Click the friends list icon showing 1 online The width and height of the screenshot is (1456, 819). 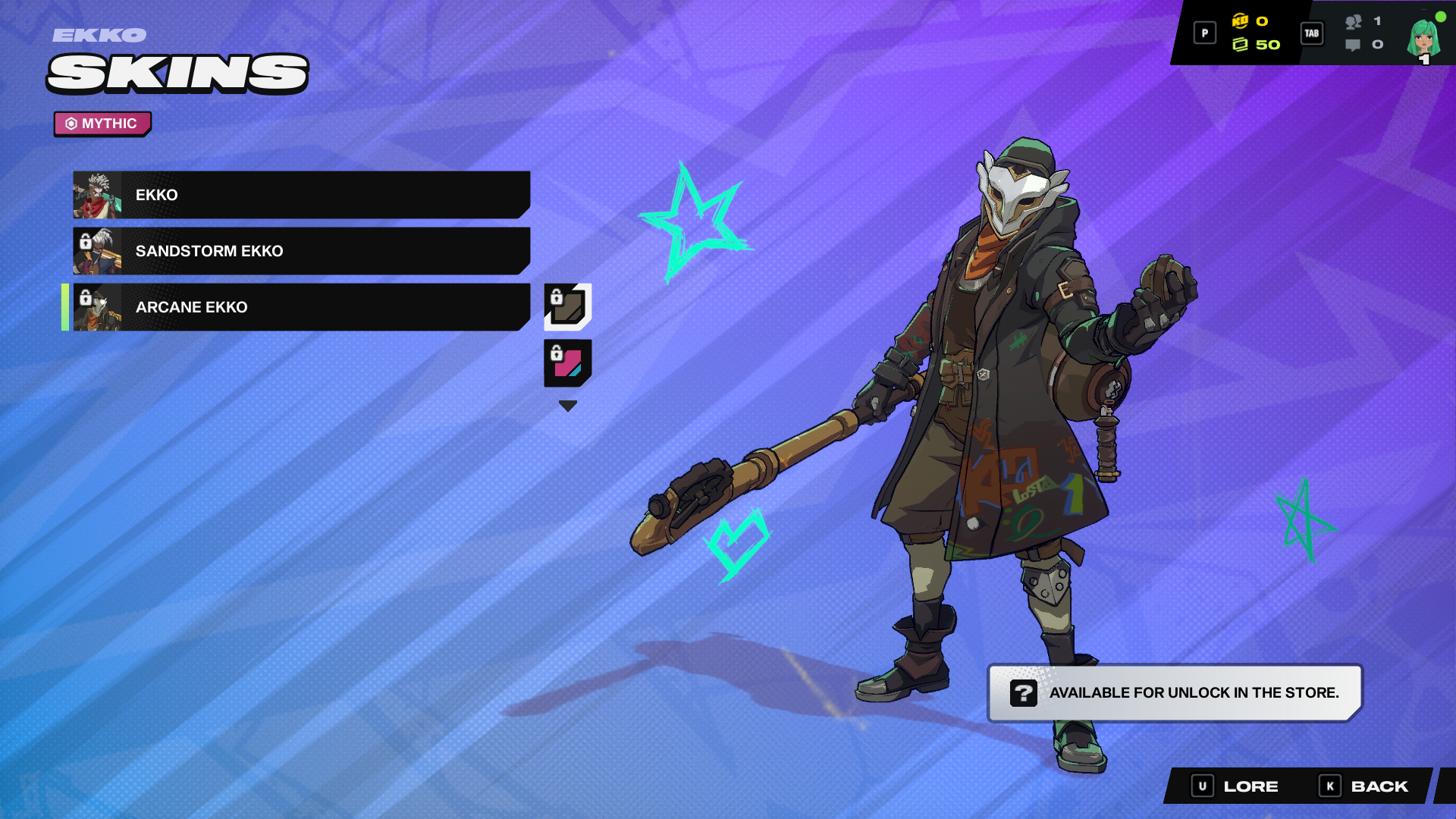(x=1354, y=22)
